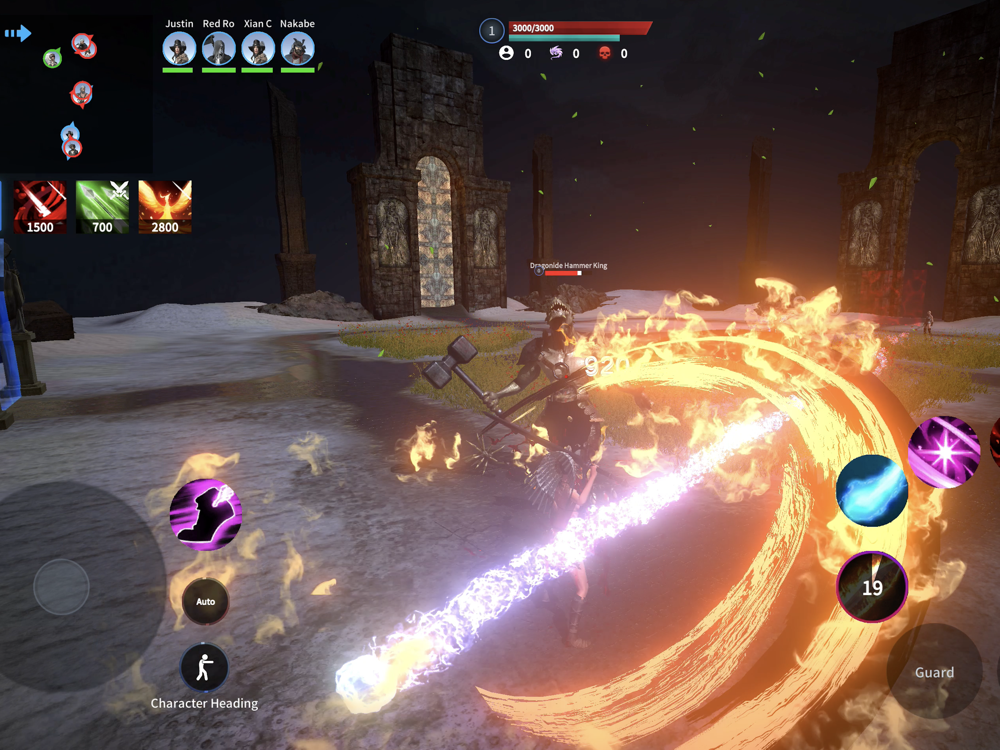The image size is (1000, 750).
Task: Select the Nakabe party portrait
Action: point(297,49)
